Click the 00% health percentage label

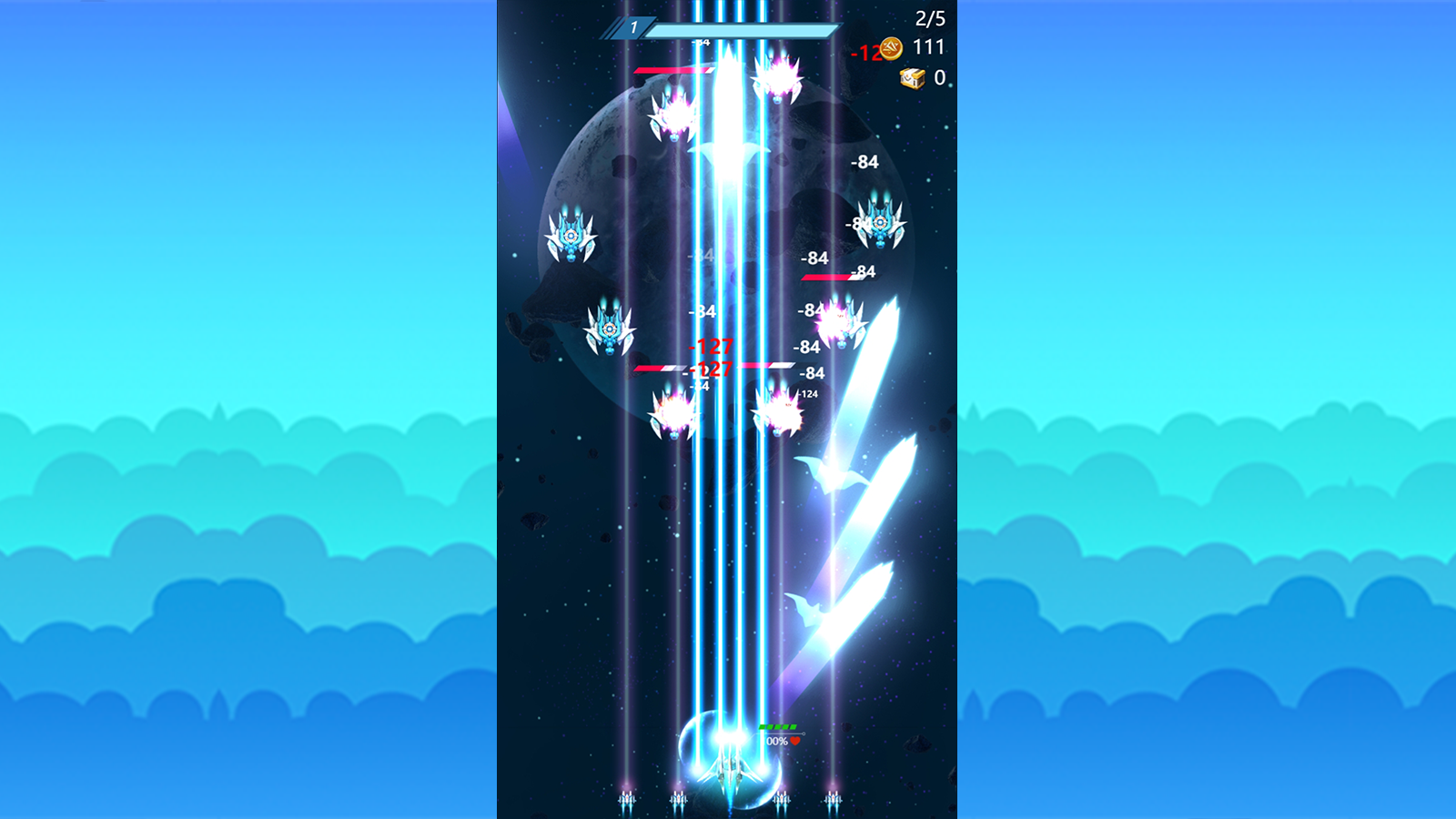pos(779,740)
